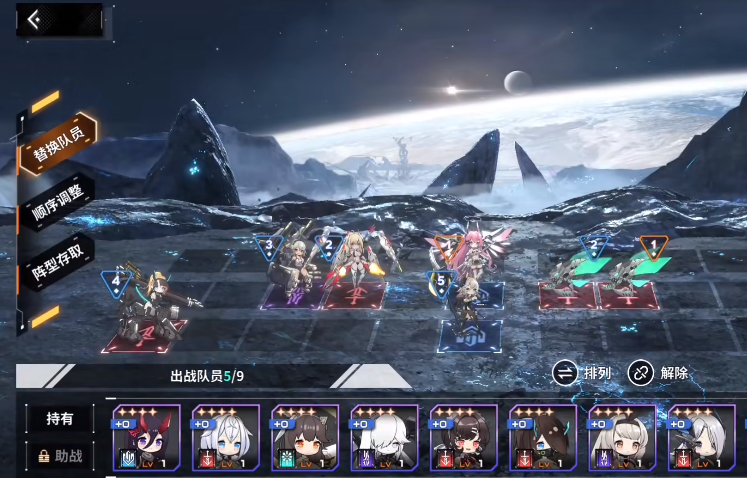
Task: Click the 排列 sort button
Action: [x=584, y=373]
